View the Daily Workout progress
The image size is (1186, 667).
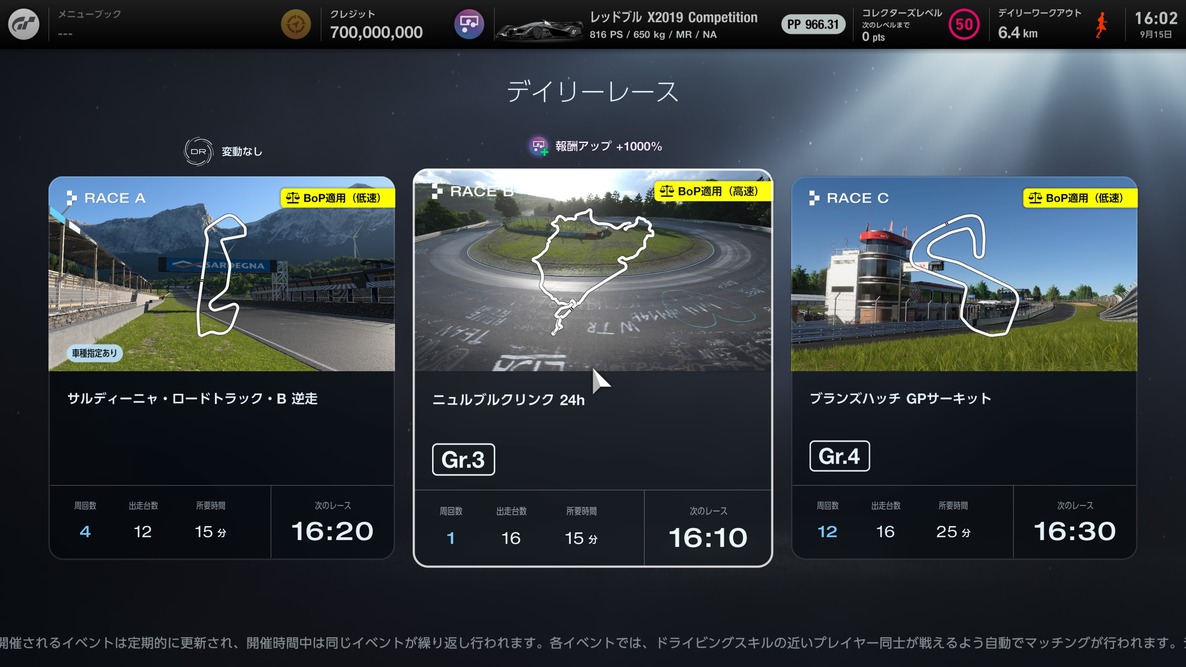point(1052,24)
